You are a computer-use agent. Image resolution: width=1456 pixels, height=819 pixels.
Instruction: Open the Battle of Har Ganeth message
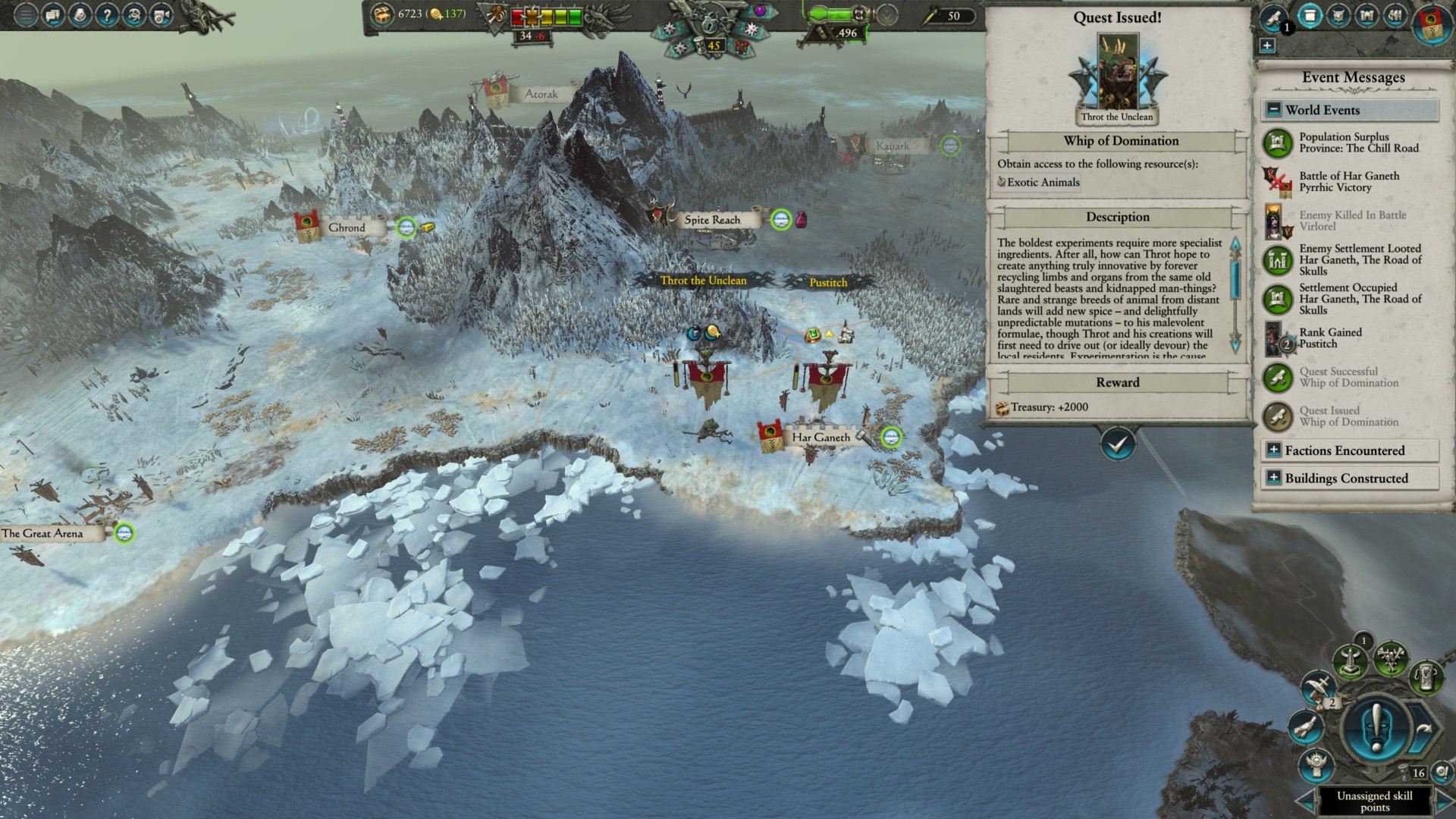(x=1349, y=181)
